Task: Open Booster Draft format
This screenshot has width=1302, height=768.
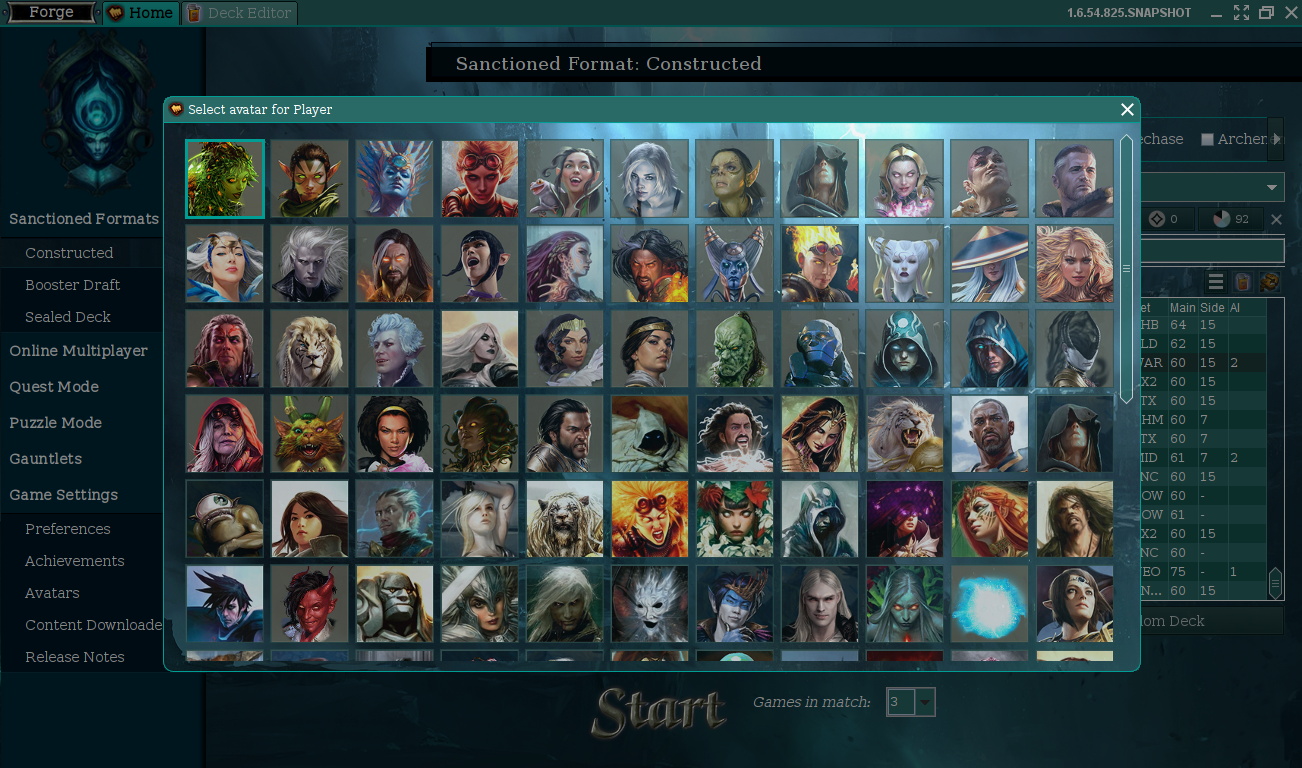Action: click(x=72, y=285)
